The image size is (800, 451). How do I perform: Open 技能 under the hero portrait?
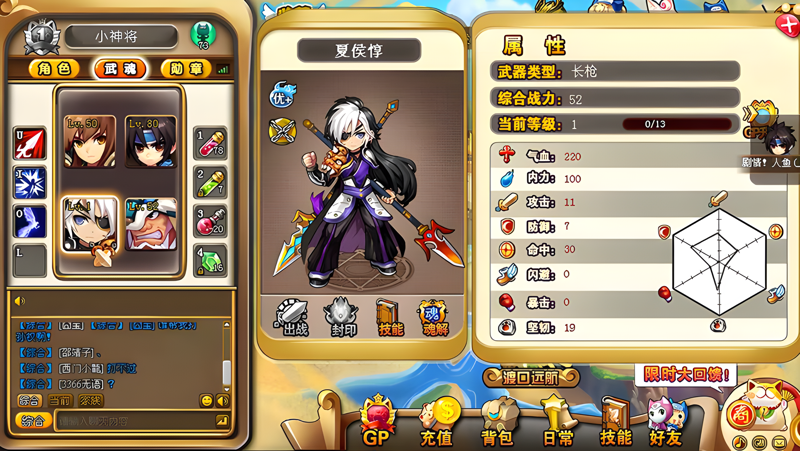click(390, 317)
